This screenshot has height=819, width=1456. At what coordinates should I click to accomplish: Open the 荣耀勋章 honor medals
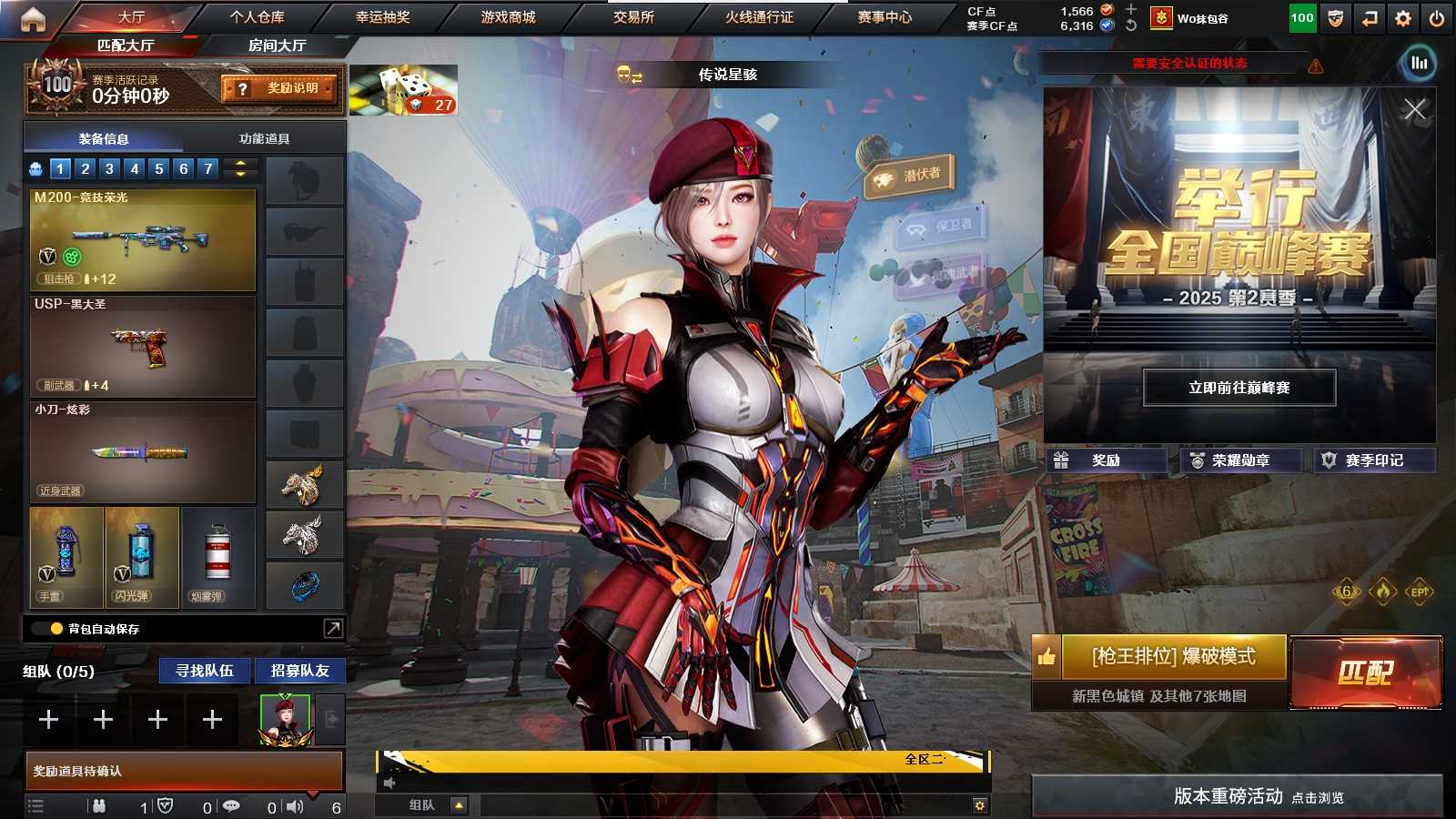click(1239, 460)
